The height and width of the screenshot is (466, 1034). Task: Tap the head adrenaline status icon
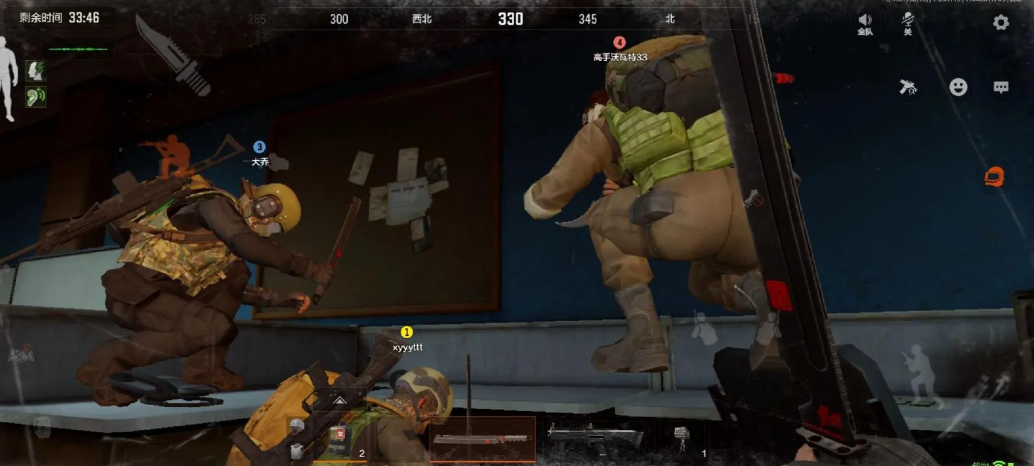pos(36,69)
